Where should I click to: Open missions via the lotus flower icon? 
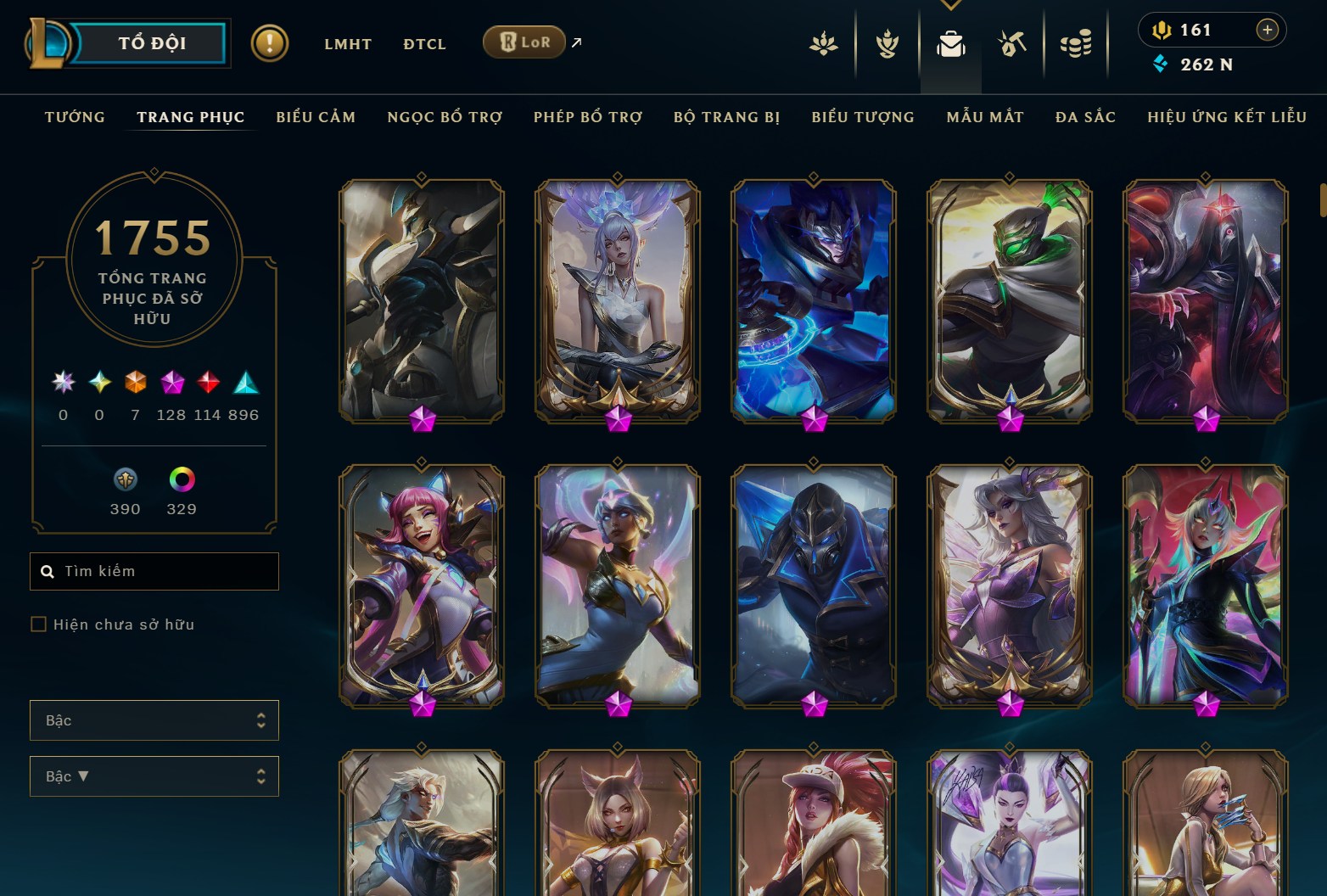click(x=824, y=44)
